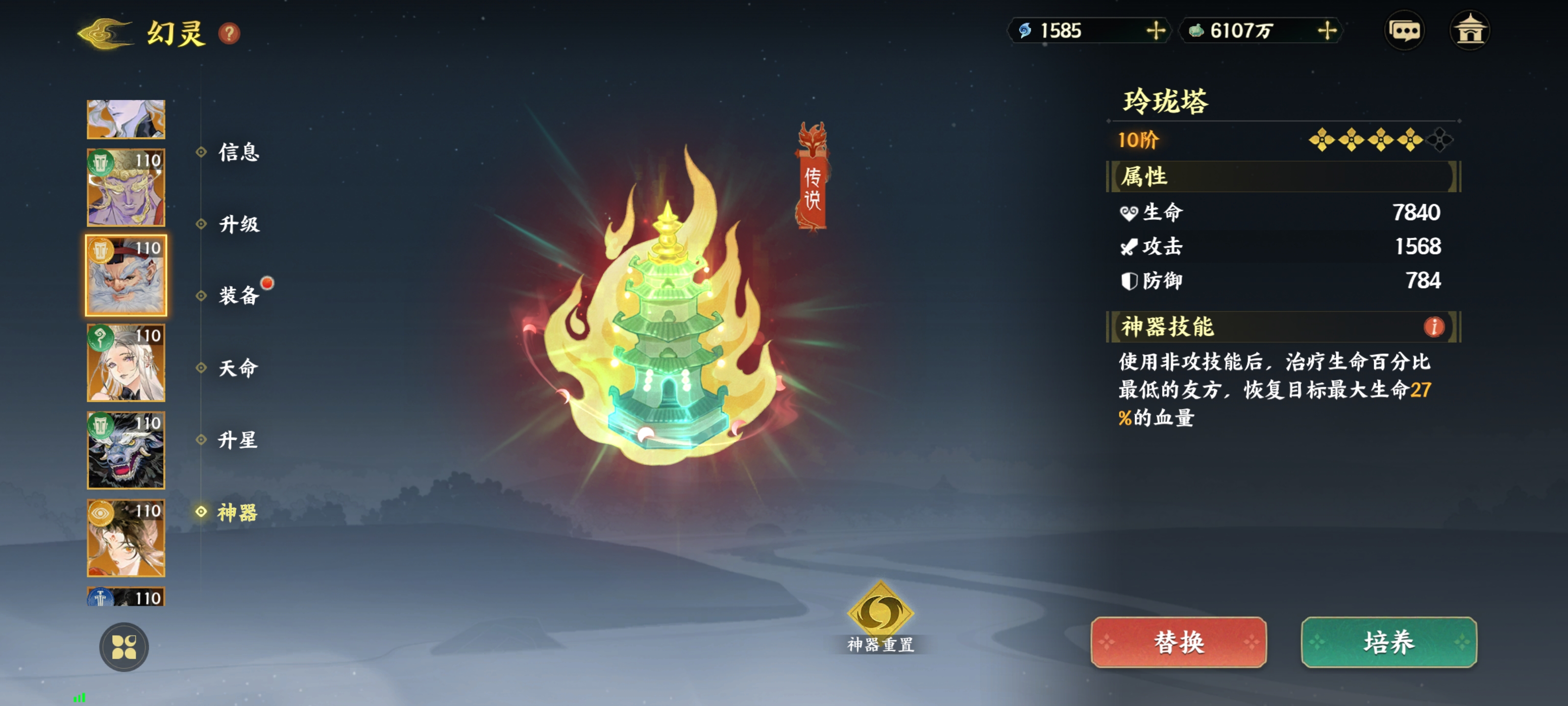Open the help question mark beside 幻灵
Viewport: 1568px width, 706px height.
[229, 33]
